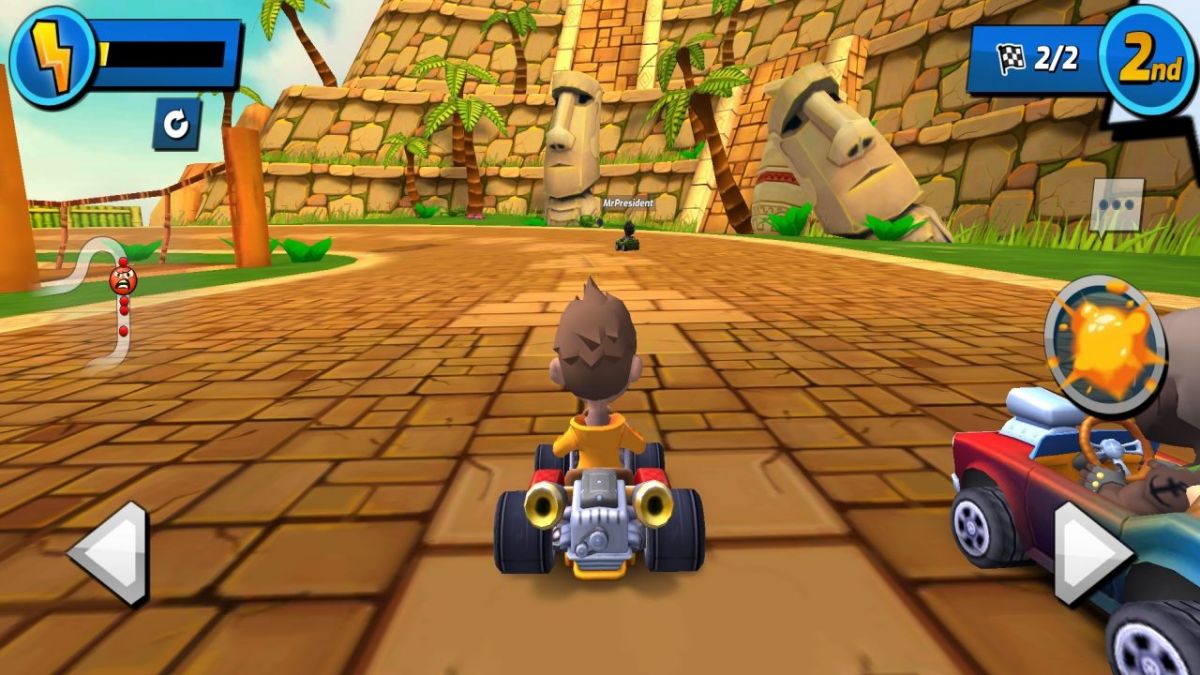Activate the lightning bolt boost icon
Viewport: 1200px width, 675px height.
53,54
